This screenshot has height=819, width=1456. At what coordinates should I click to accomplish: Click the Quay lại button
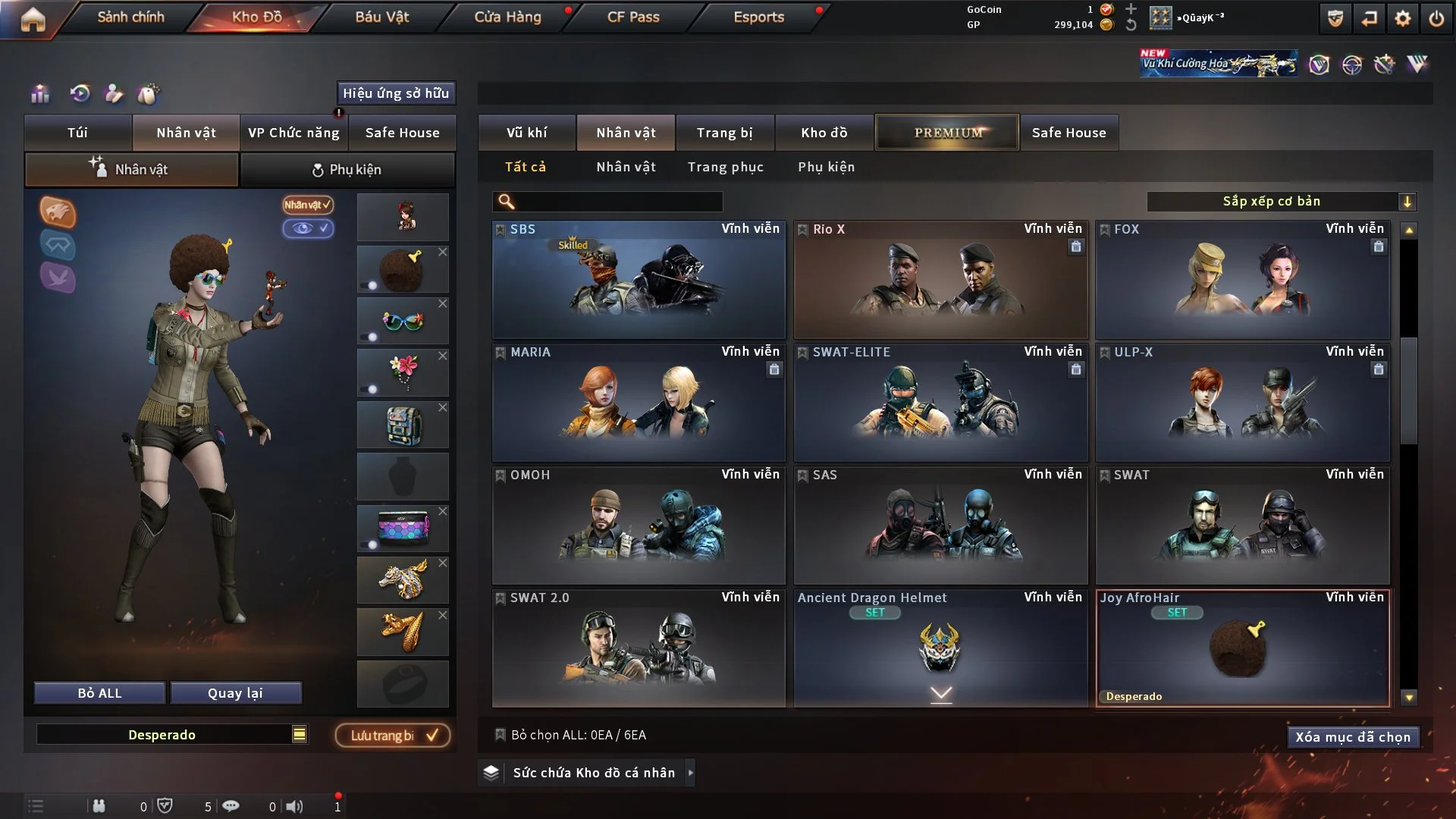pyautogui.click(x=235, y=693)
